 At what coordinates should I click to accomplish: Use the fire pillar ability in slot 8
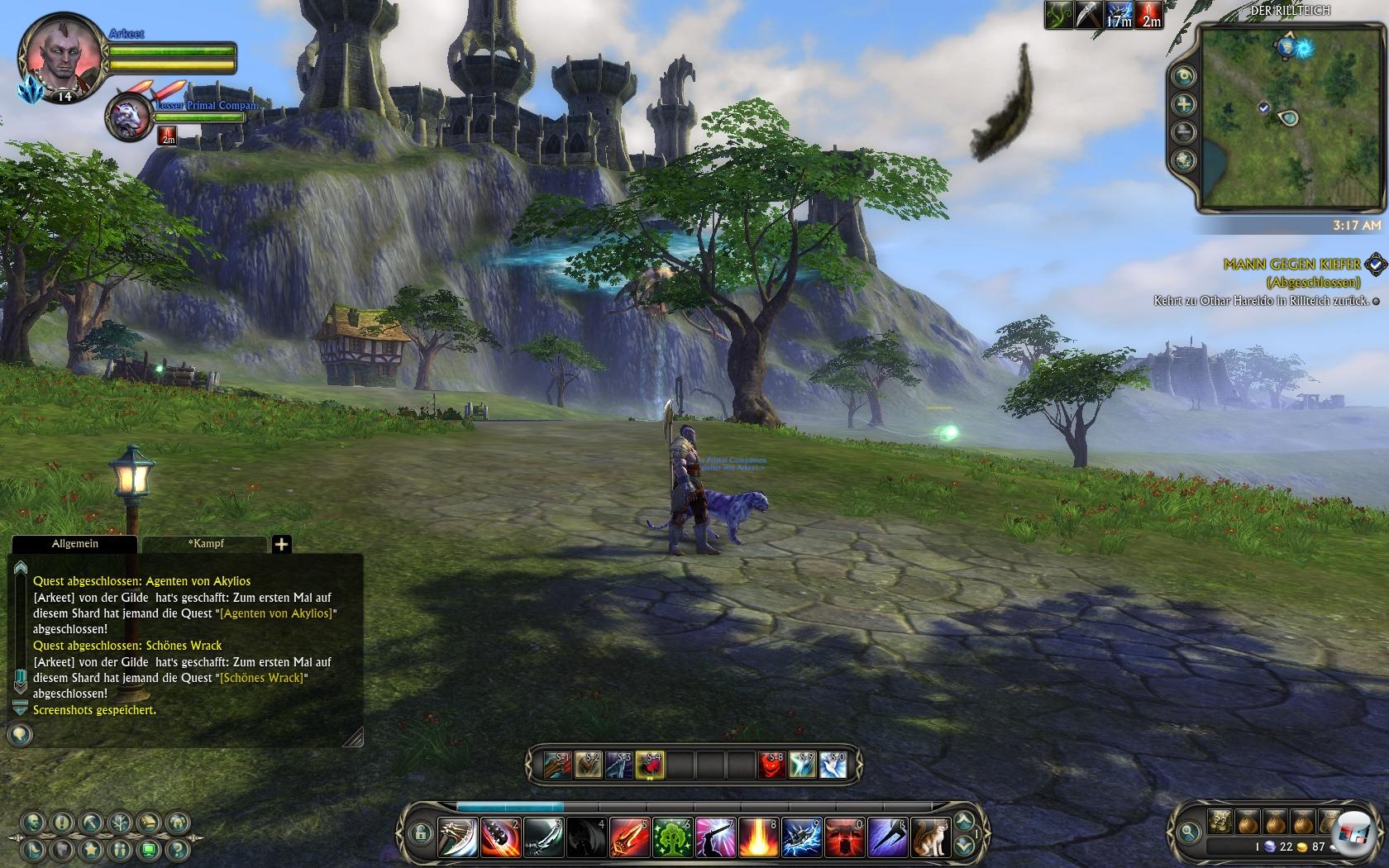758,837
